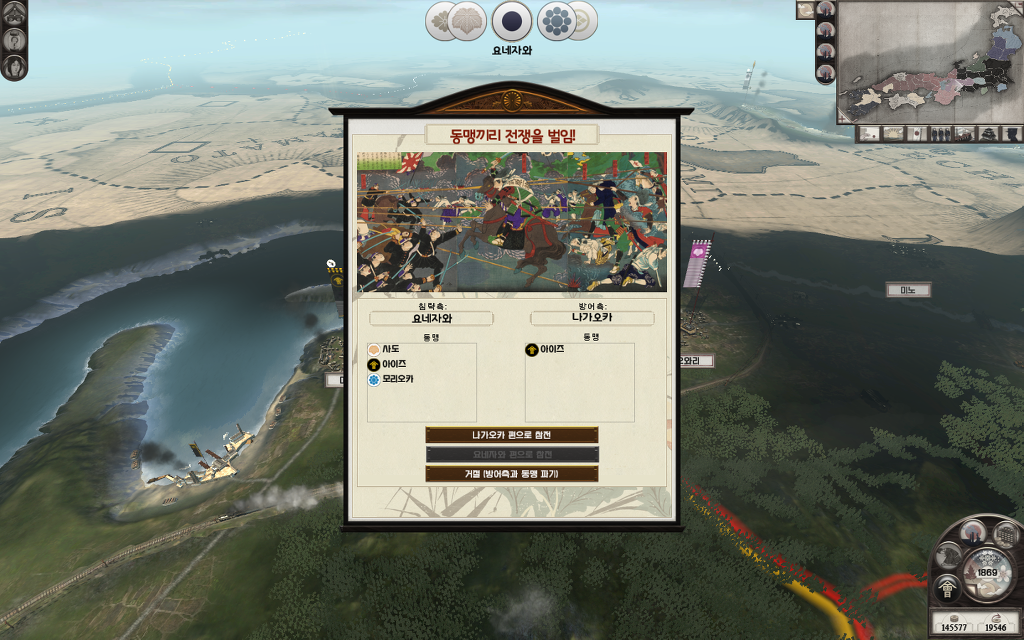Click the Japanese flag icon below minimap

(915, 133)
